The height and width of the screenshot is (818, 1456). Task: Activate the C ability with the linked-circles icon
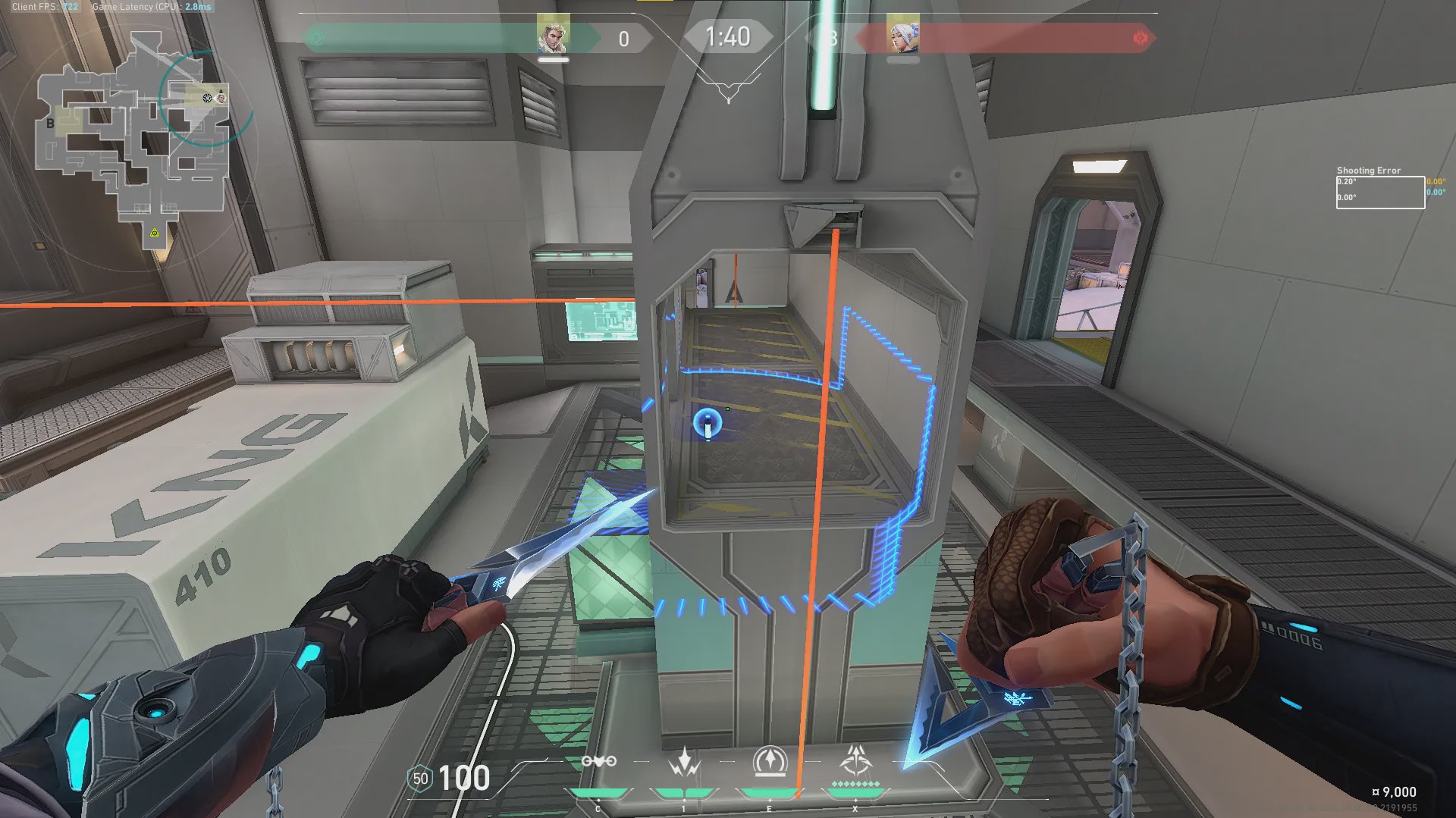click(x=598, y=761)
